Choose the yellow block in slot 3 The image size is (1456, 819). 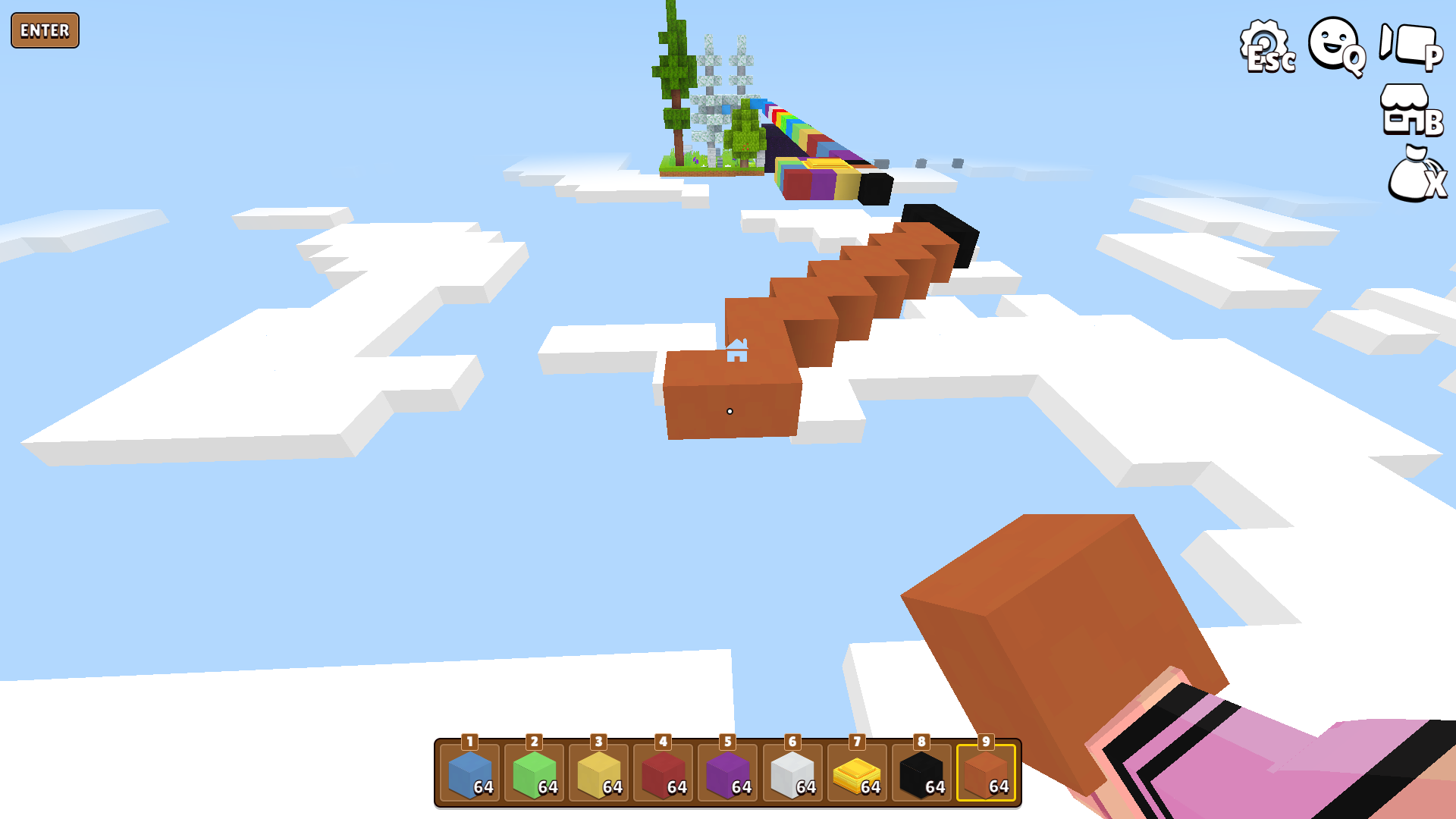599,773
